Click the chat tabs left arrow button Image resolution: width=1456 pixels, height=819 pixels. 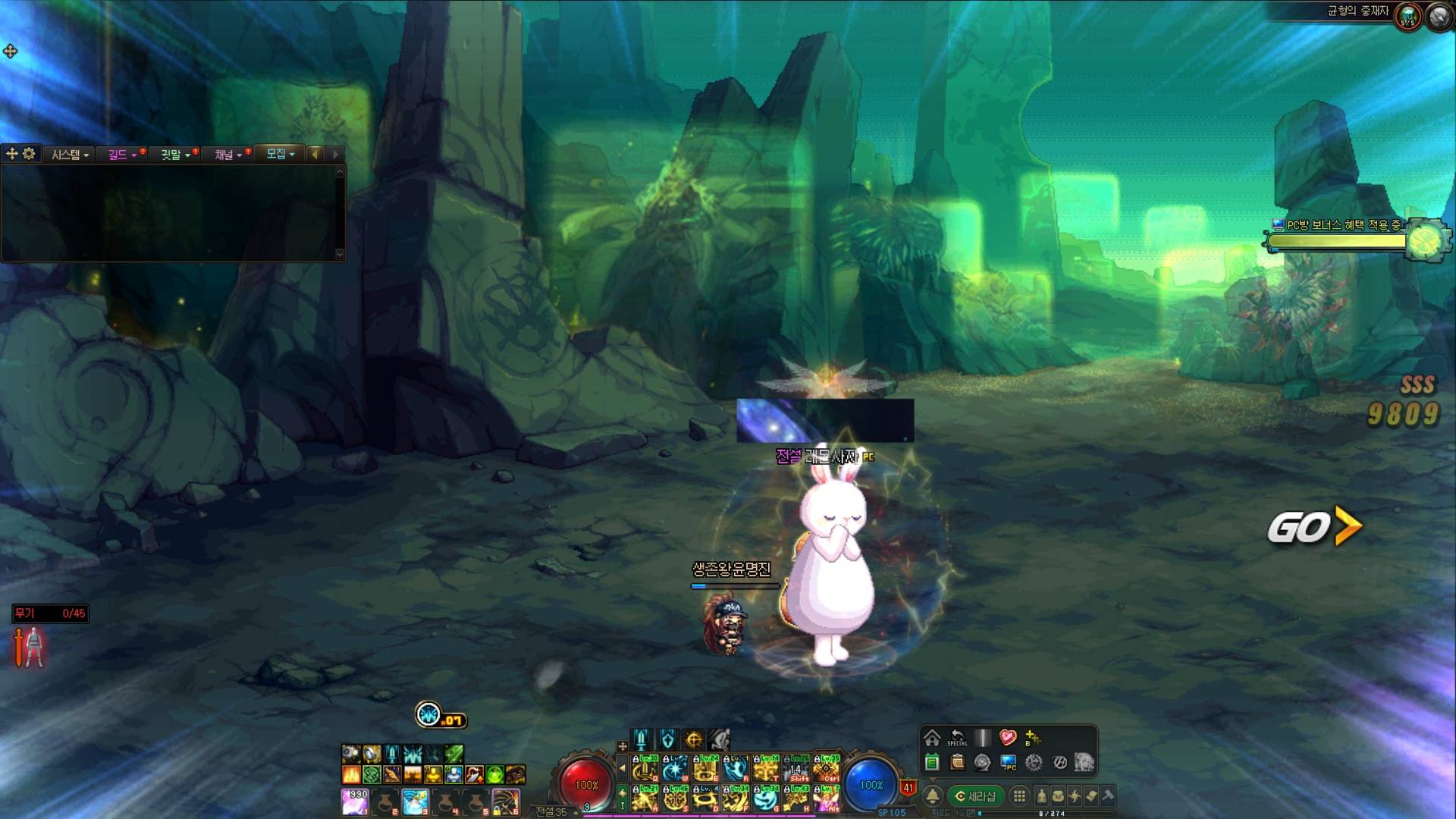(315, 154)
